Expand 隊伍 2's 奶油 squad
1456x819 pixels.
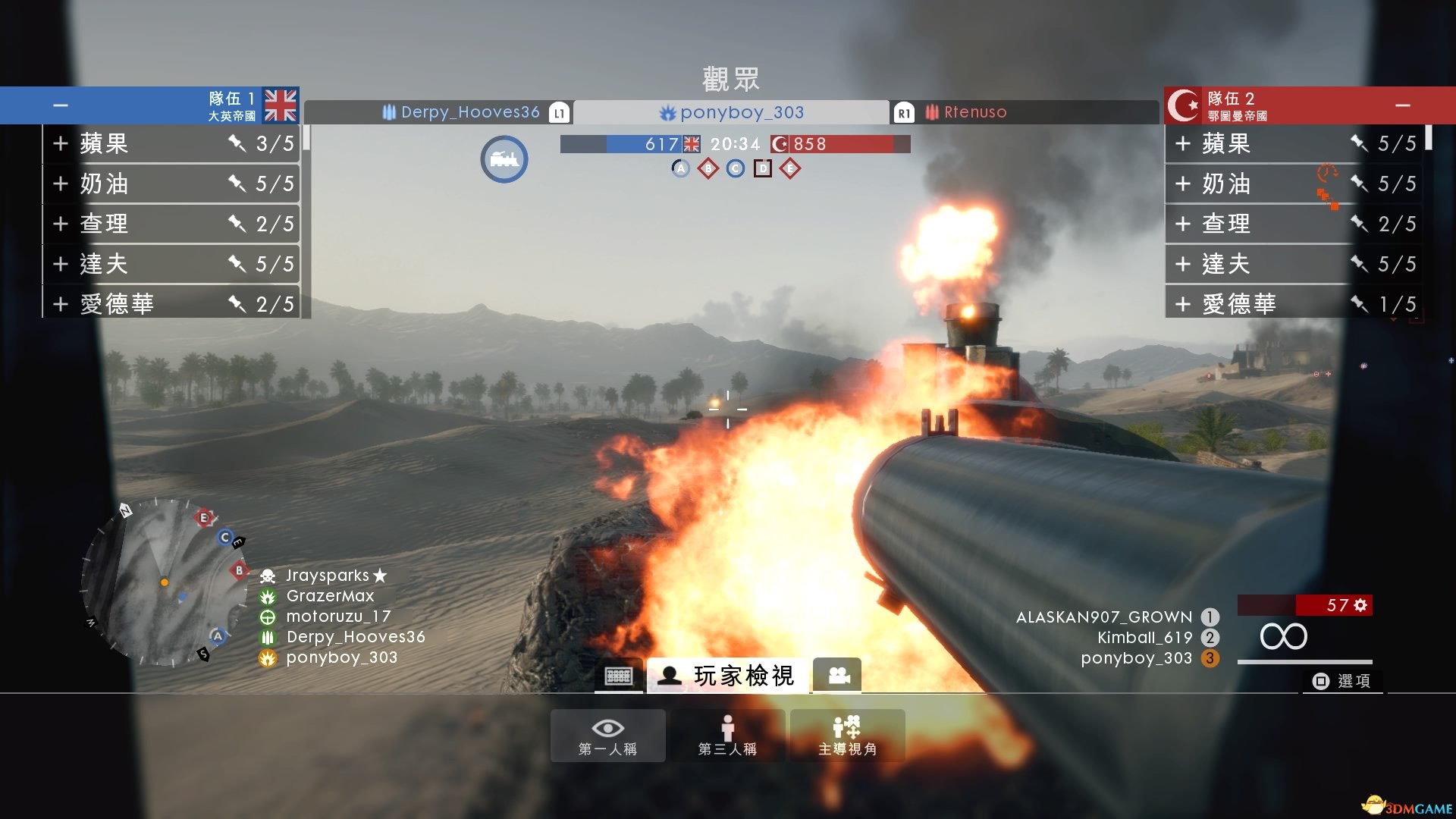(x=1182, y=184)
